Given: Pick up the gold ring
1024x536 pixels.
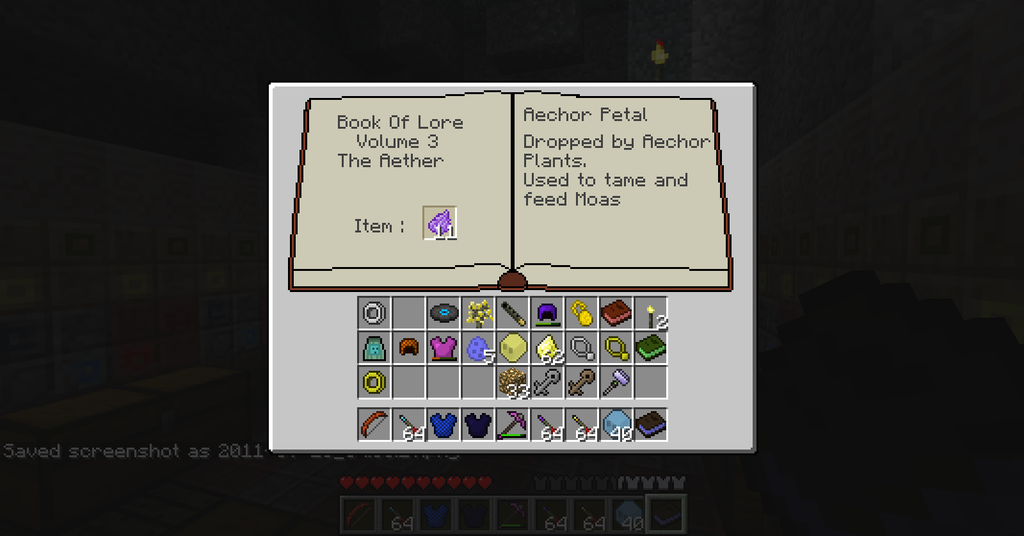Looking at the screenshot, I should coord(374,382).
